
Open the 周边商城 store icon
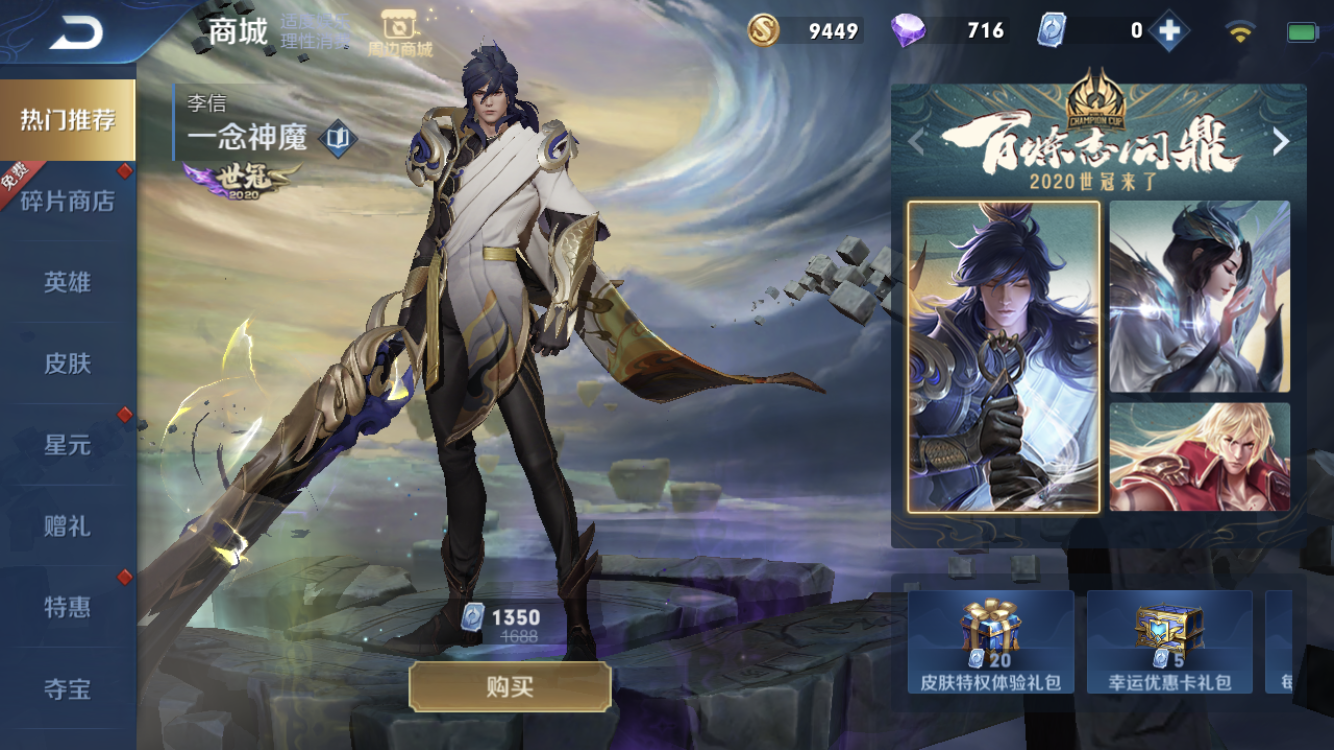(399, 33)
